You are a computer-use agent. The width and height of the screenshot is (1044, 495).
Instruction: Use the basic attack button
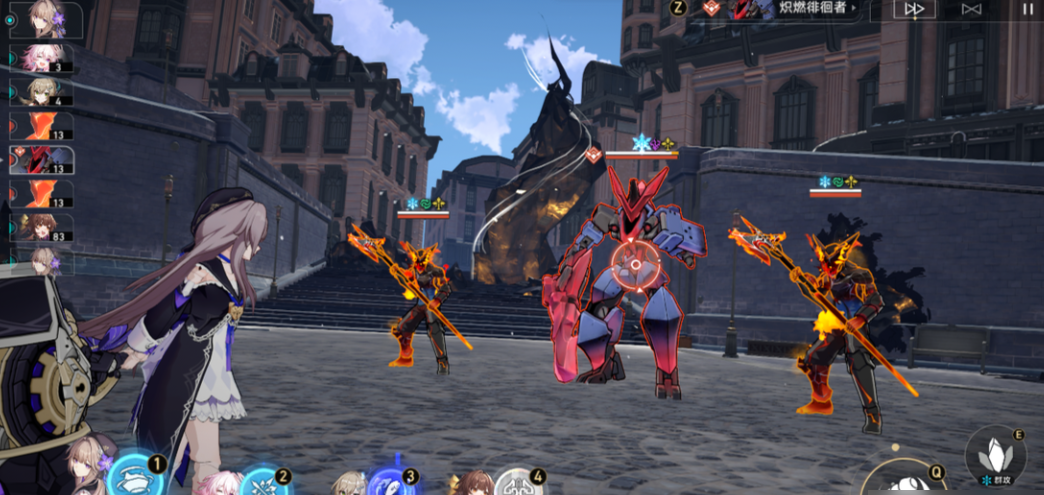(905, 480)
